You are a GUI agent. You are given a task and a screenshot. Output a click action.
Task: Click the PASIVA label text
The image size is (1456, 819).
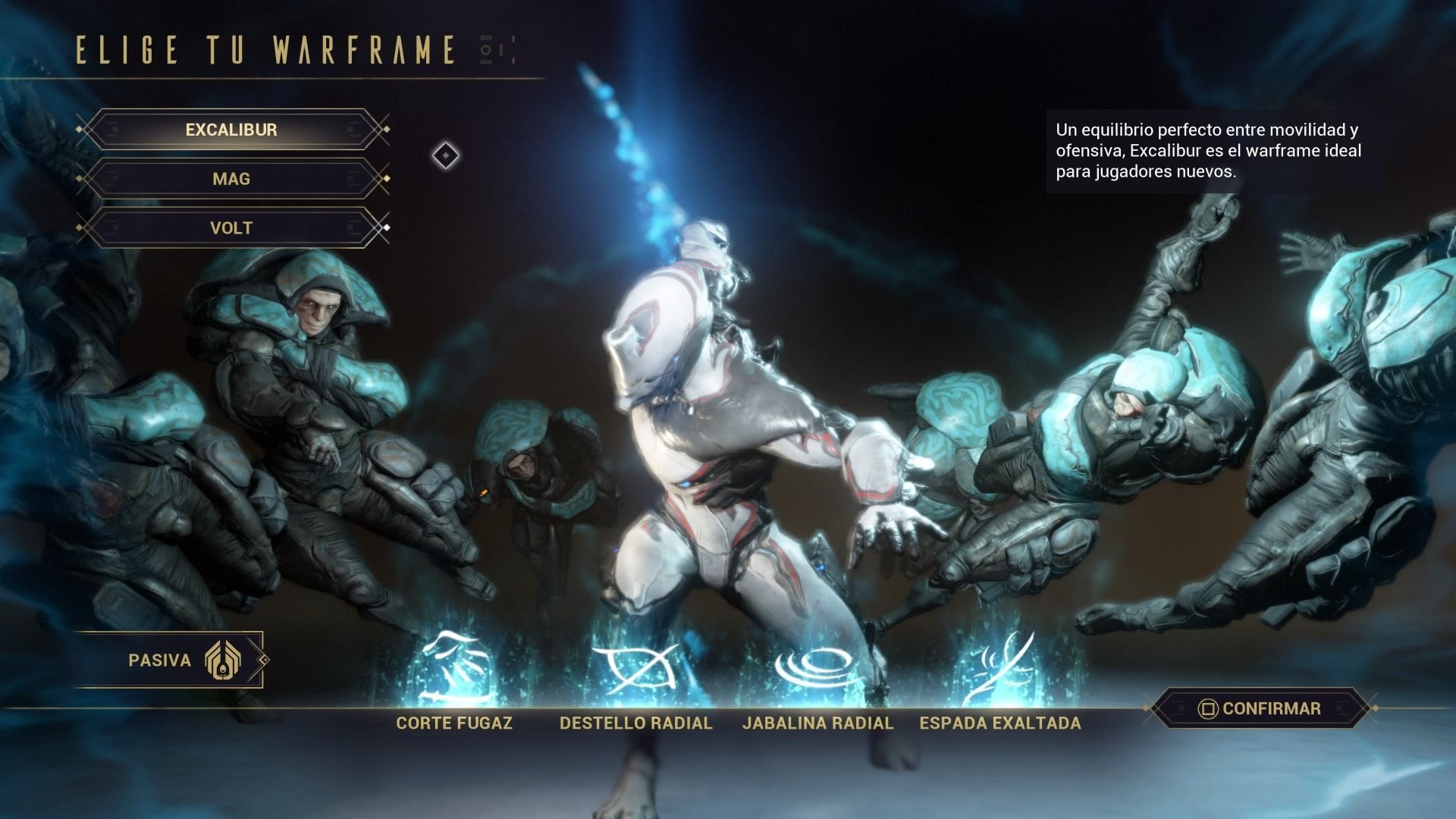coord(162,660)
